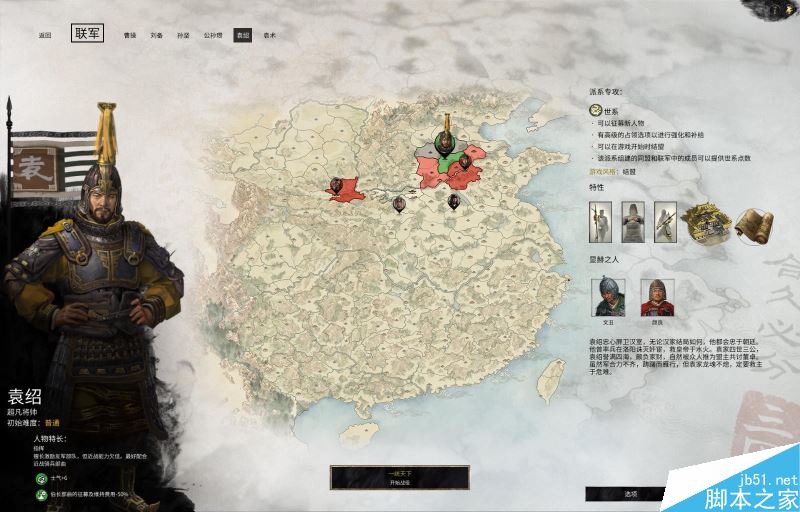Select the highlighted 袁绍 faction tab
Viewport: 800px width, 512px height.
242,35
